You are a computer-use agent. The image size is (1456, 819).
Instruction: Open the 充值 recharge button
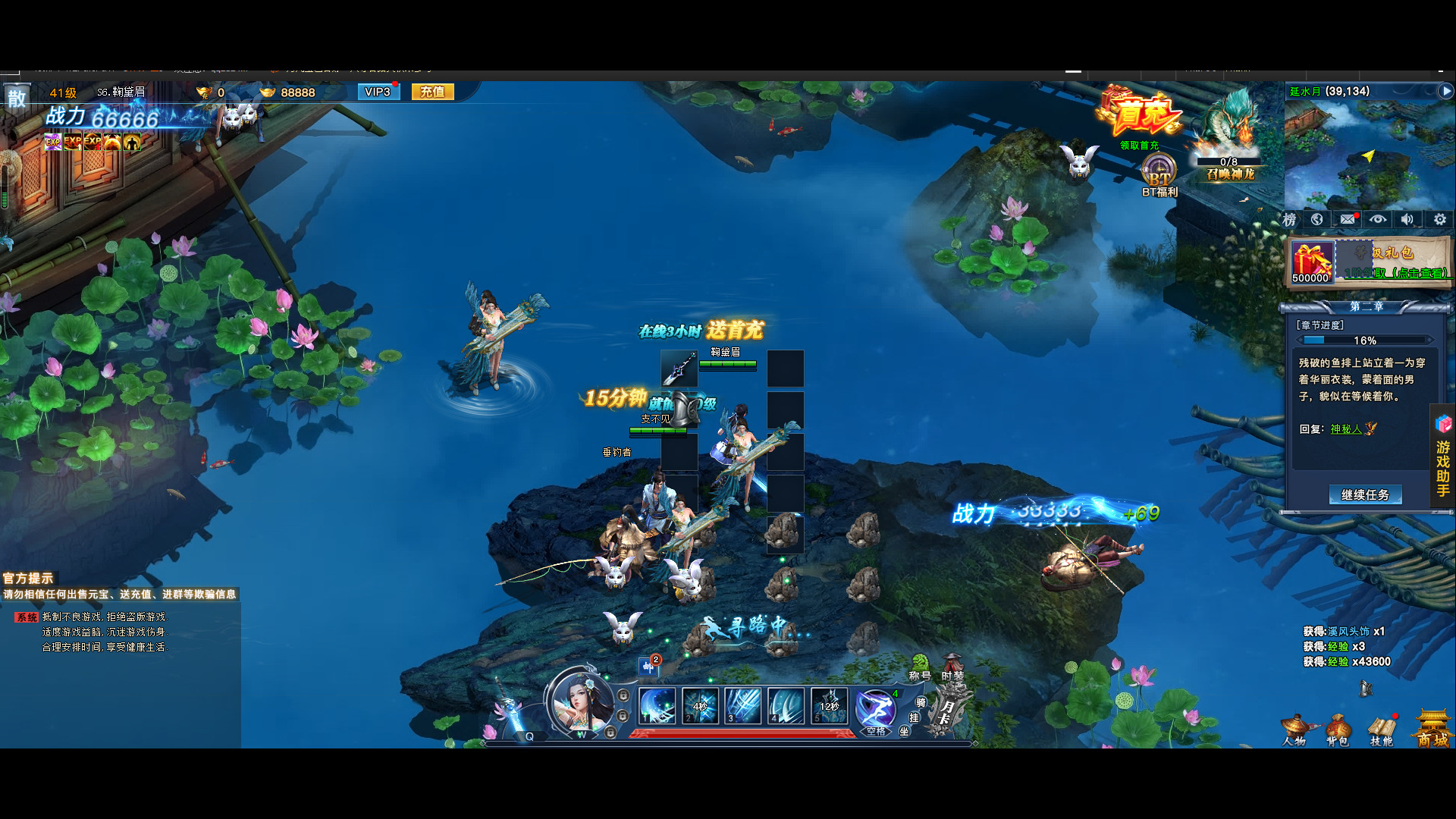point(432,92)
